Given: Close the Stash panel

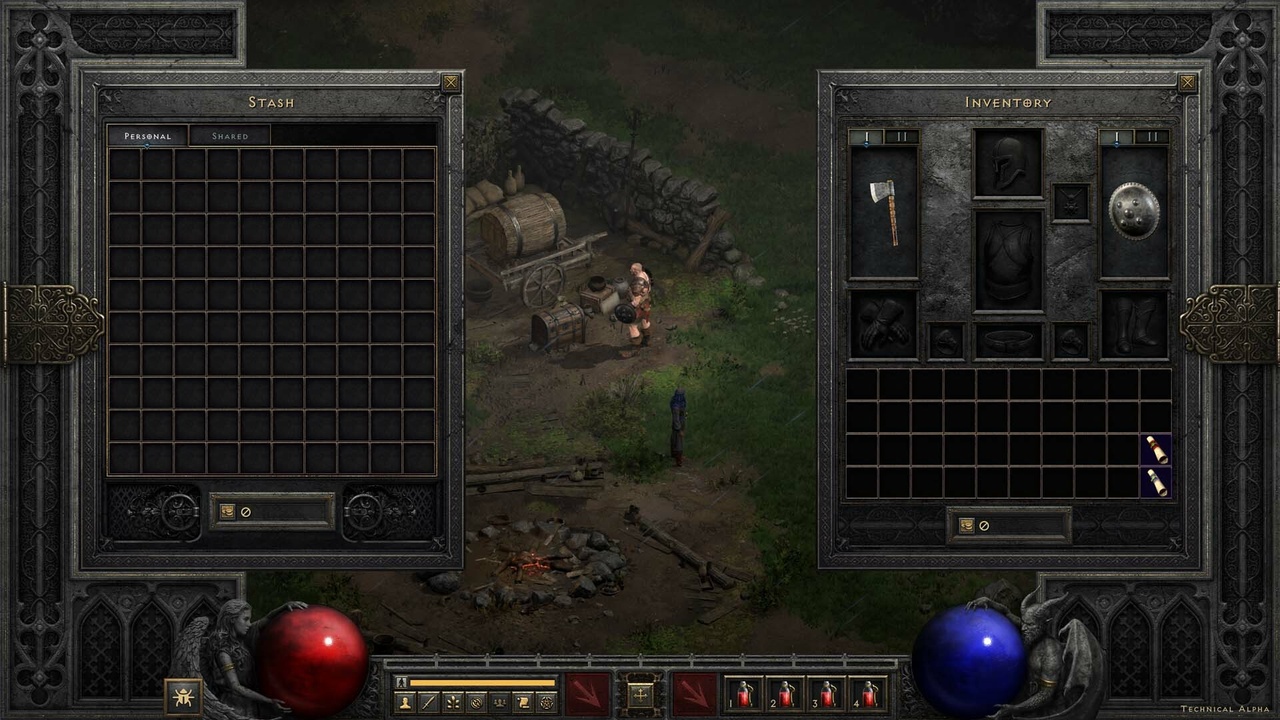Looking at the screenshot, I should coord(451,83).
